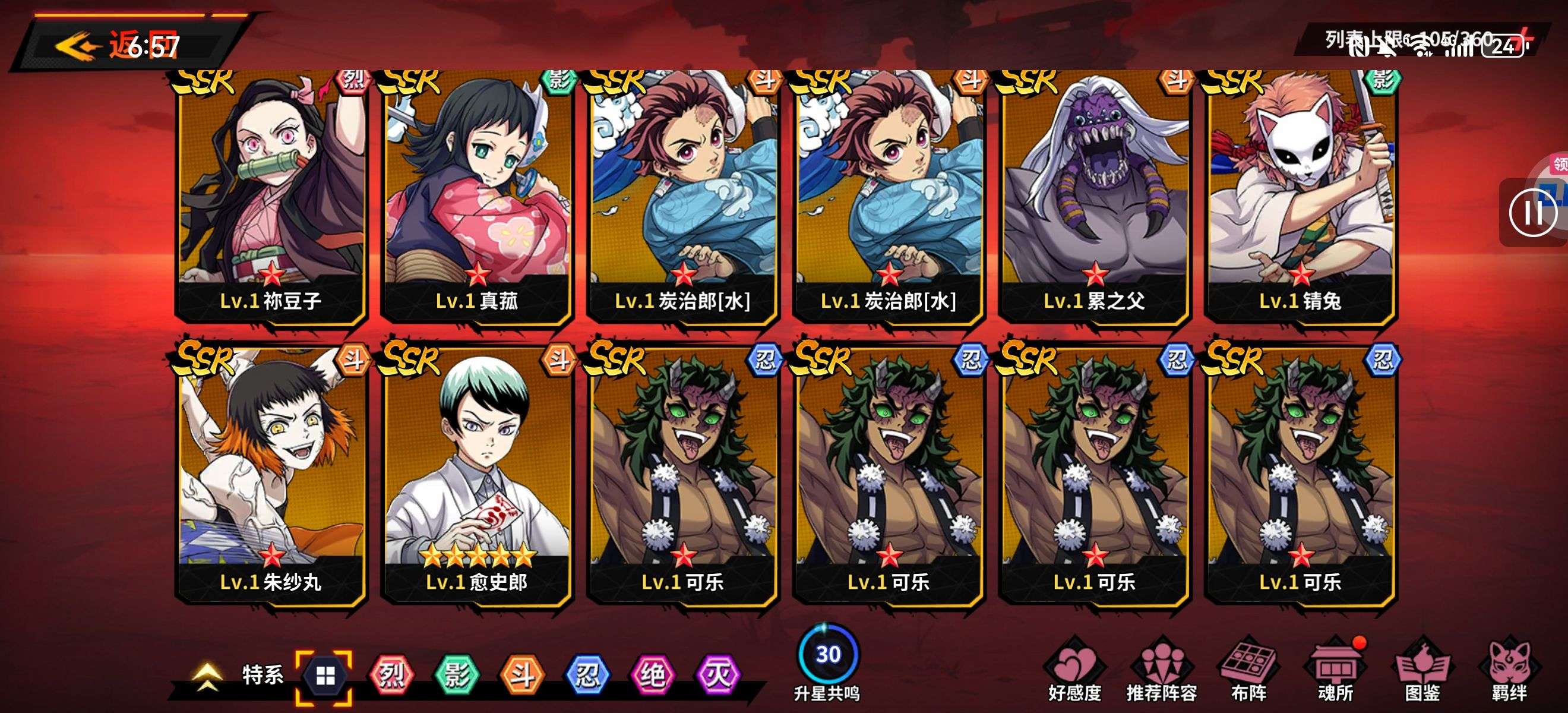Open the 锖兔 character card

(1300, 195)
